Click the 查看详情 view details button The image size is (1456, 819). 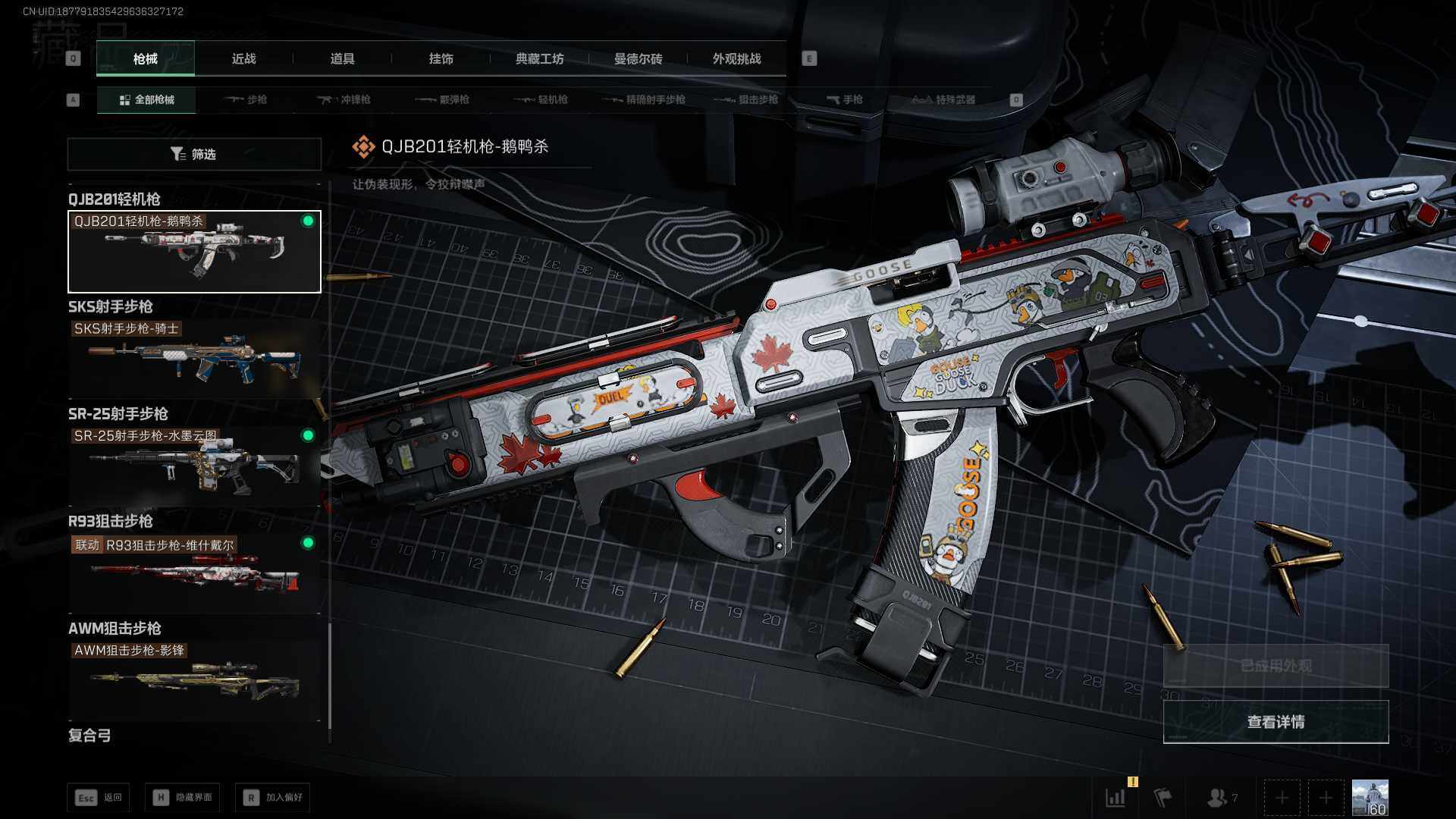click(1276, 722)
